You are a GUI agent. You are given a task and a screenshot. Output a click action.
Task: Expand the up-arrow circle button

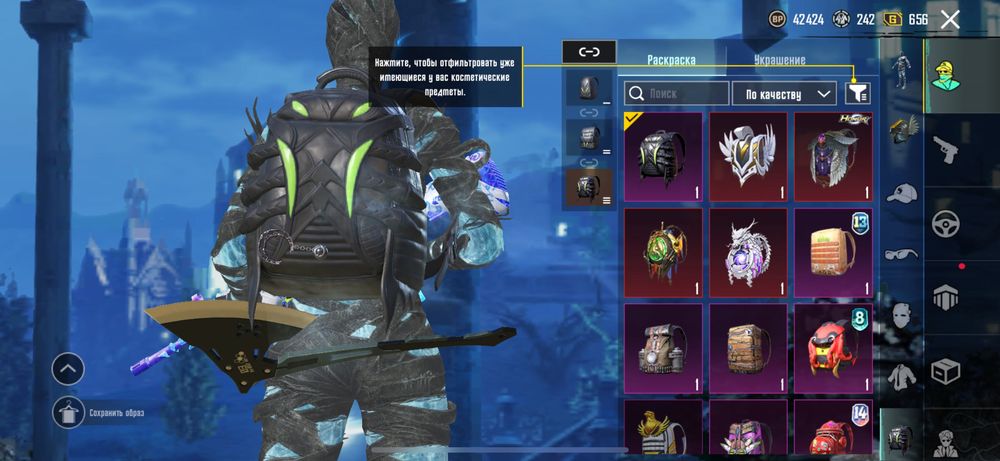pos(68,369)
